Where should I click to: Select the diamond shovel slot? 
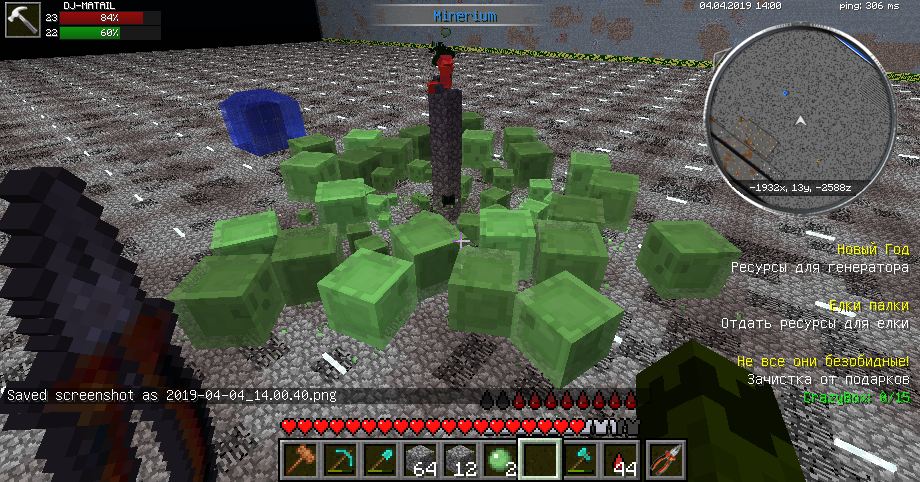381,461
